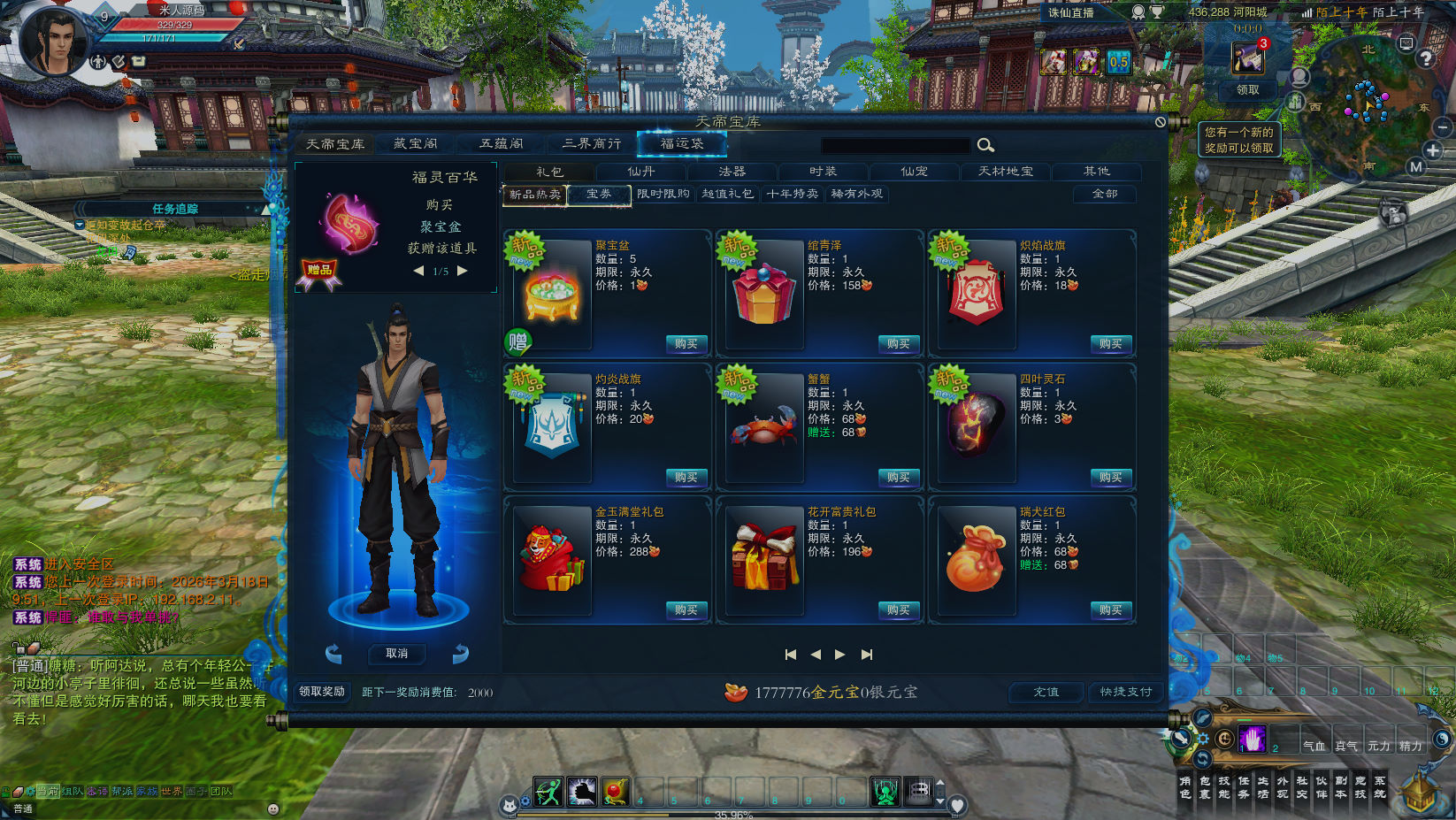Click the 金玉满堂礼包 item icon
This screenshot has width=1456, height=820.
pos(552,558)
